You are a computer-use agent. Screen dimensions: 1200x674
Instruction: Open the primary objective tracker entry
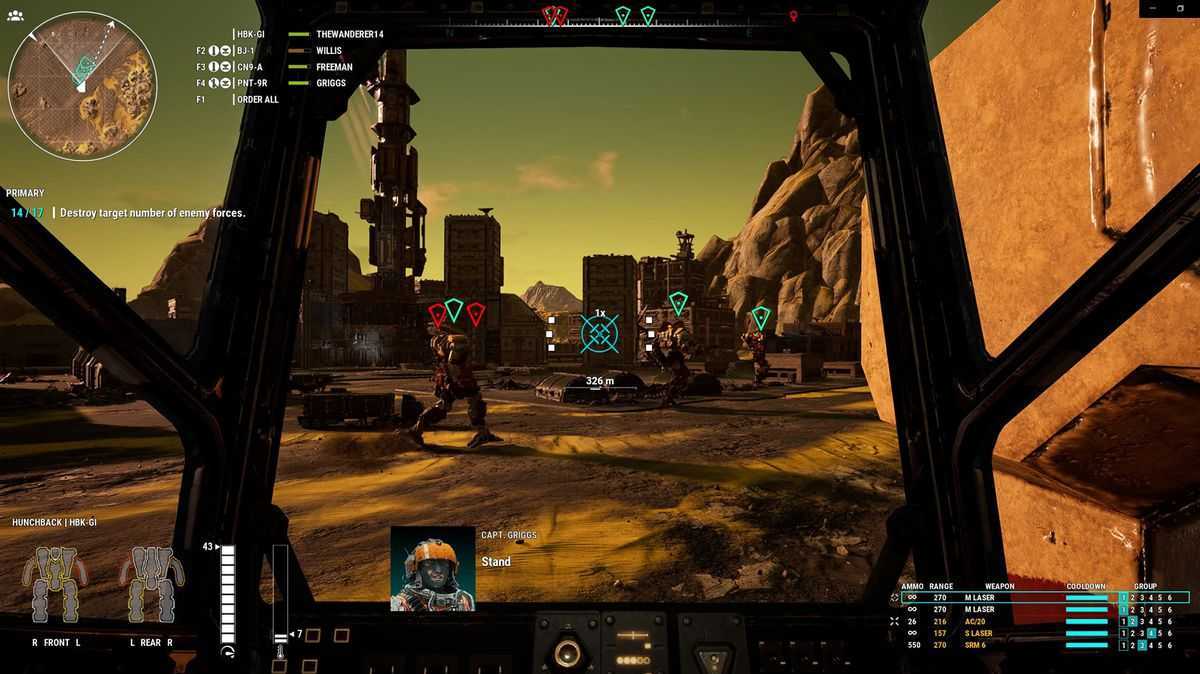click(152, 213)
